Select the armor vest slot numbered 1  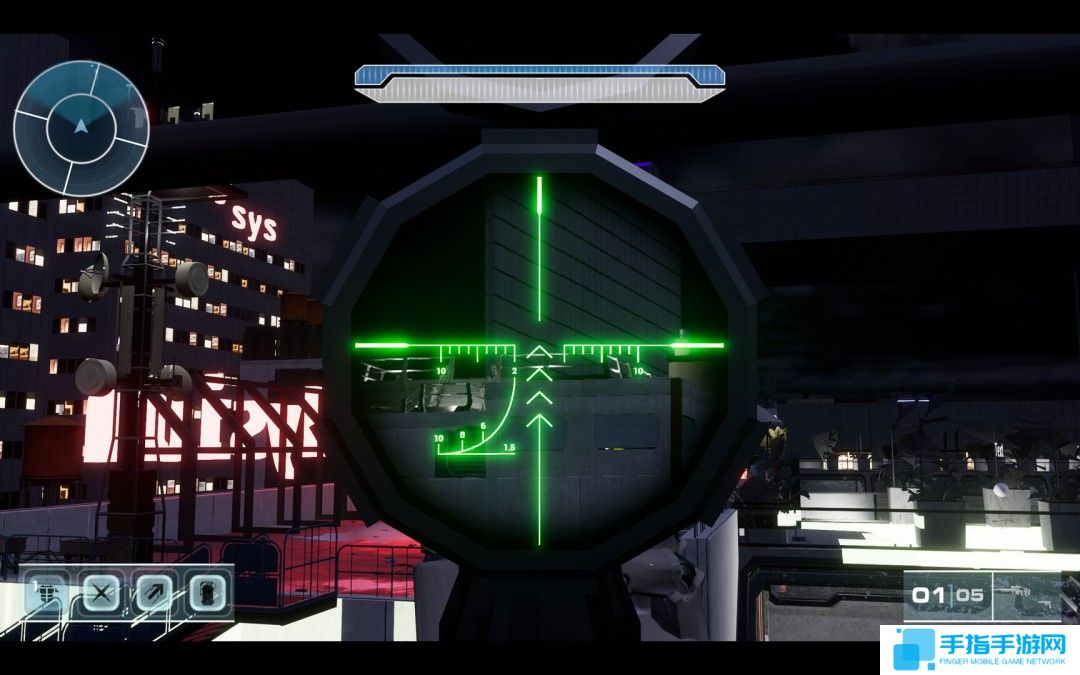[x=46, y=594]
